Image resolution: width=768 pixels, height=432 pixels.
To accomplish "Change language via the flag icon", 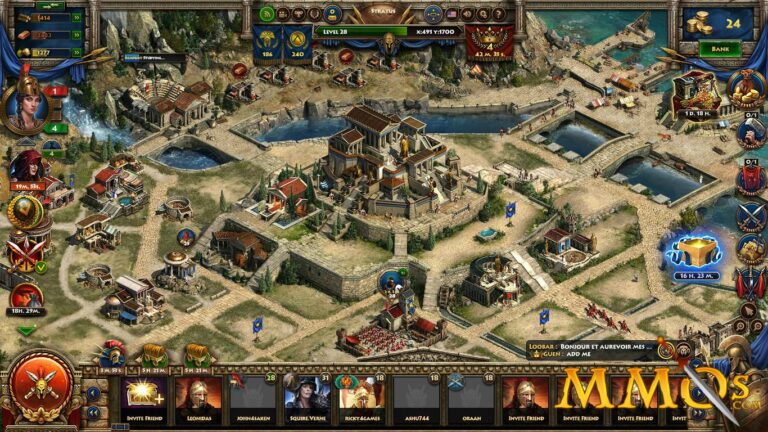I will 451,14.
